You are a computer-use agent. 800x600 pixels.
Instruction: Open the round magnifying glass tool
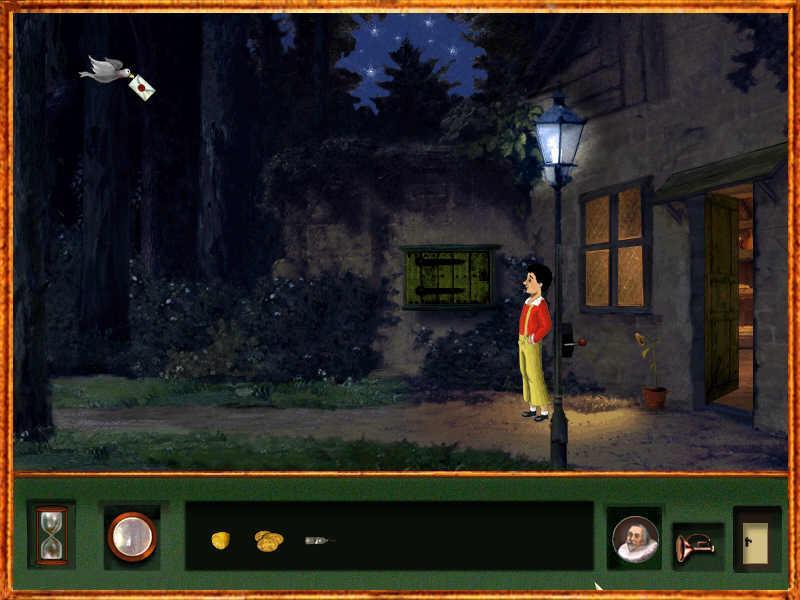132,536
